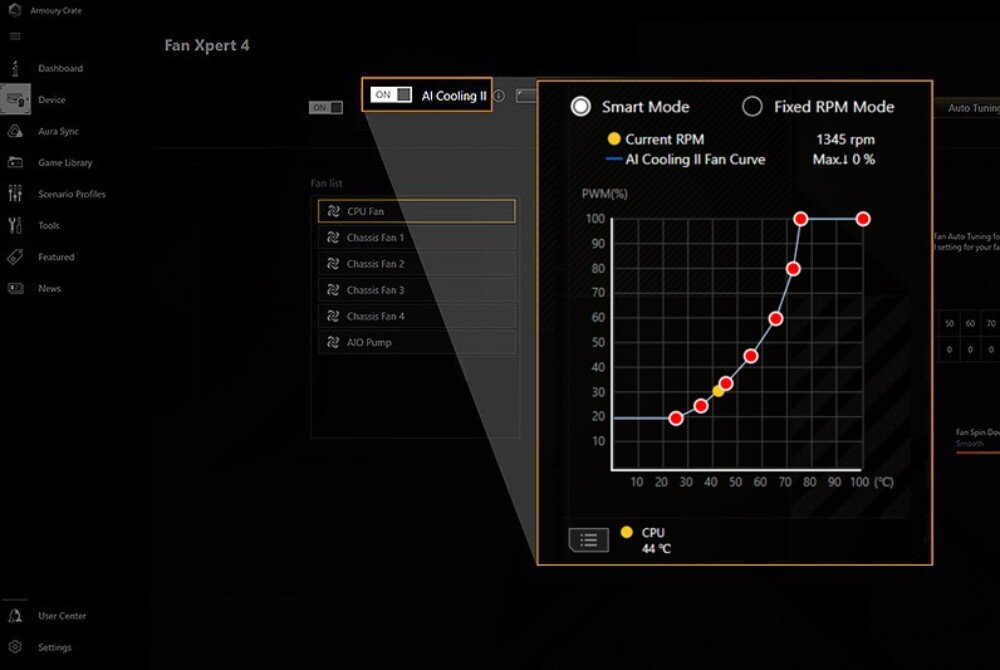
Task: Open the Game Library
Action: coord(64,162)
